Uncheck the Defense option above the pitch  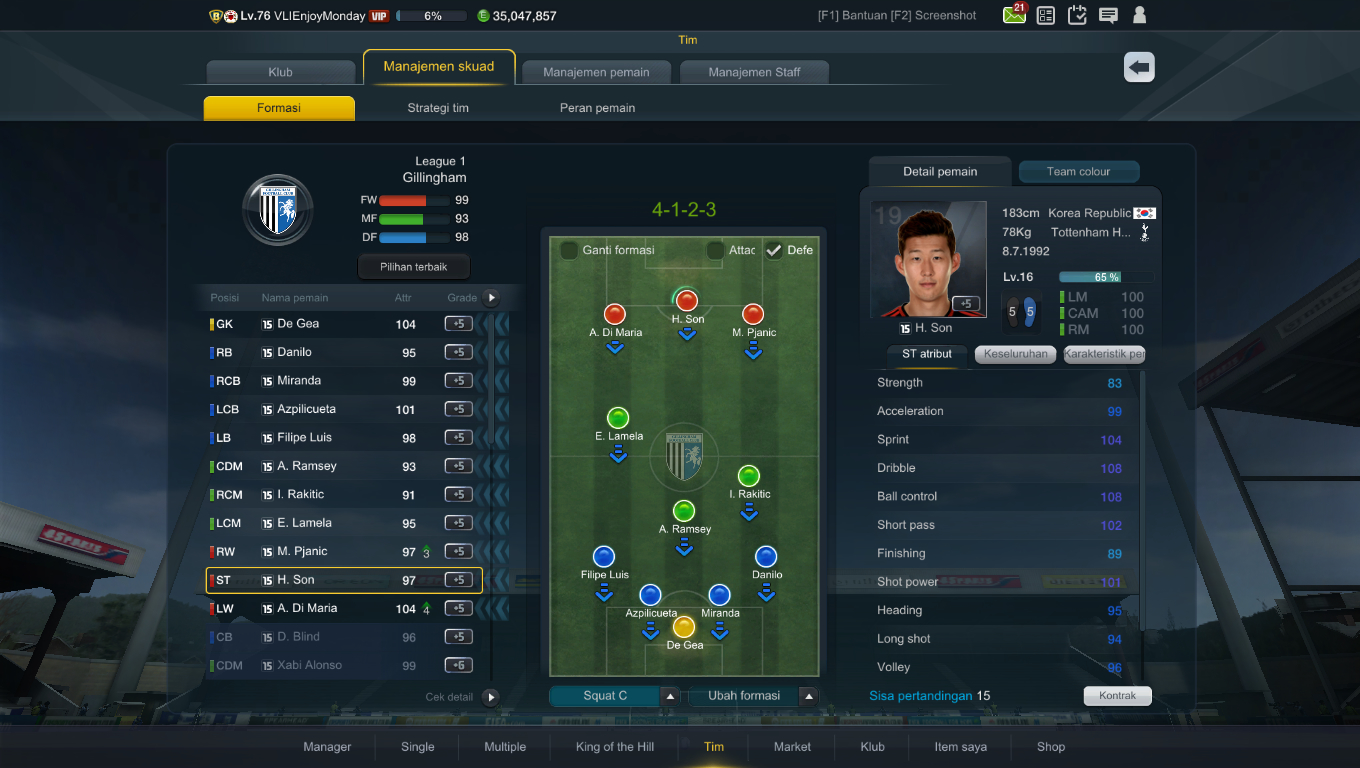pyautogui.click(x=774, y=250)
